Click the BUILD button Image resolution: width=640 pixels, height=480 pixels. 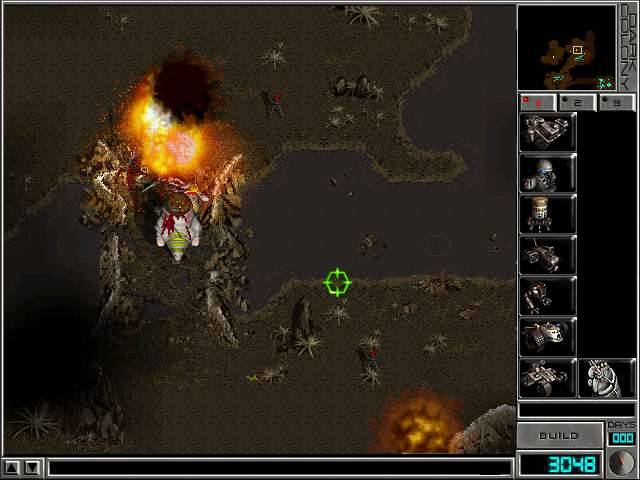[x=559, y=436]
